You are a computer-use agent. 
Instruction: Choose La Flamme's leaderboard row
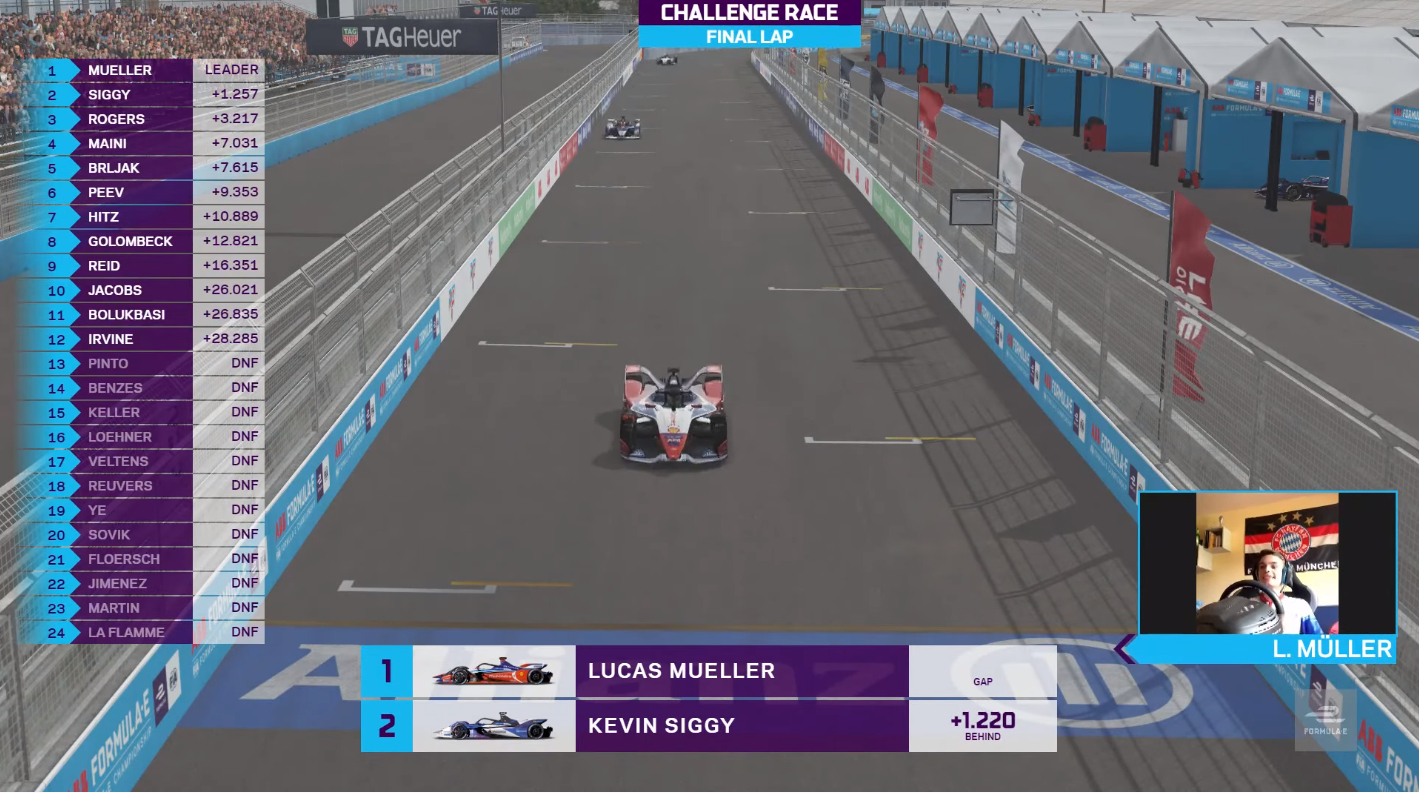pos(140,632)
